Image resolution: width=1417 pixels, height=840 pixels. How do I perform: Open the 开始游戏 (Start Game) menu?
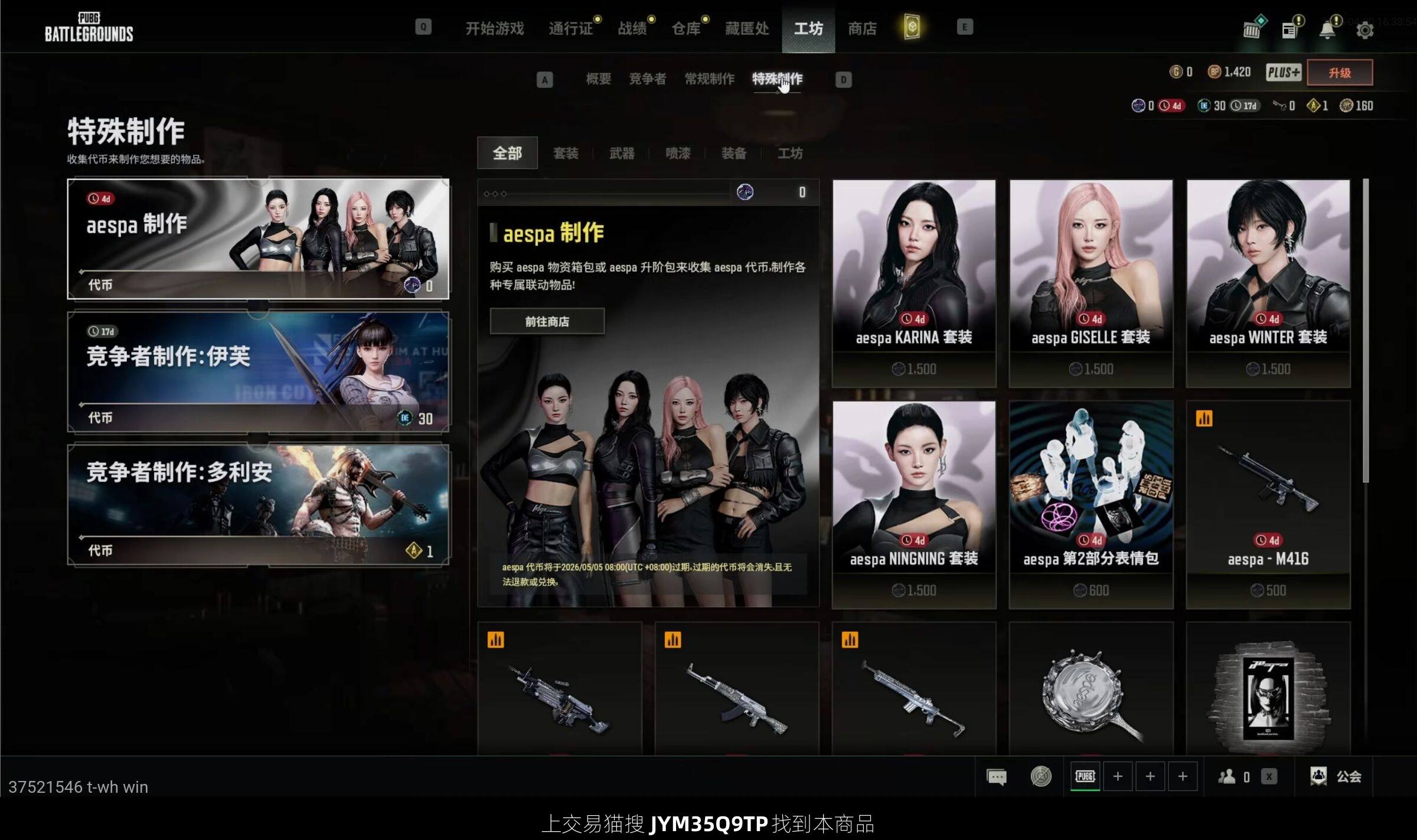pos(494,28)
